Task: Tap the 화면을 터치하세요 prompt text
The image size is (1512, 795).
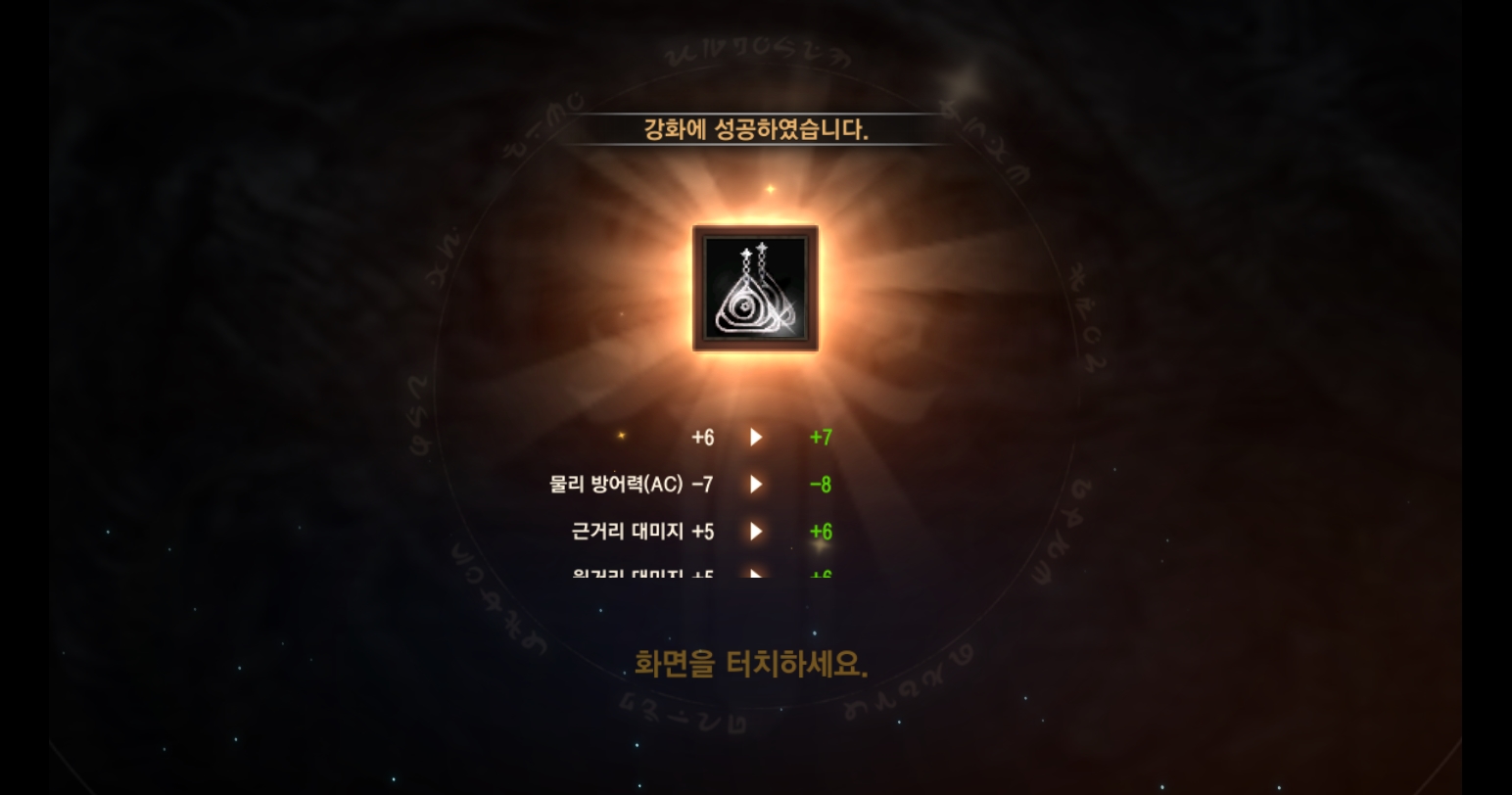Action: click(x=752, y=660)
